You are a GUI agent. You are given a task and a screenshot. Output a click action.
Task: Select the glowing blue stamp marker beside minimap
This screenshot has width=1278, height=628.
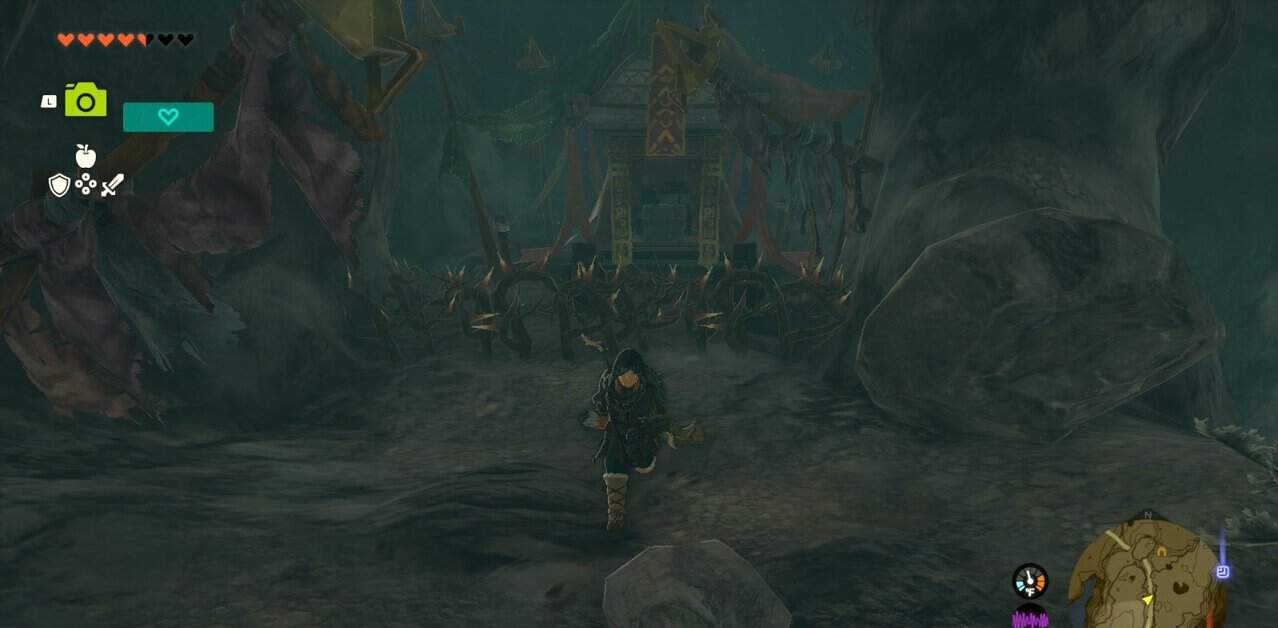pos(1222,572)
